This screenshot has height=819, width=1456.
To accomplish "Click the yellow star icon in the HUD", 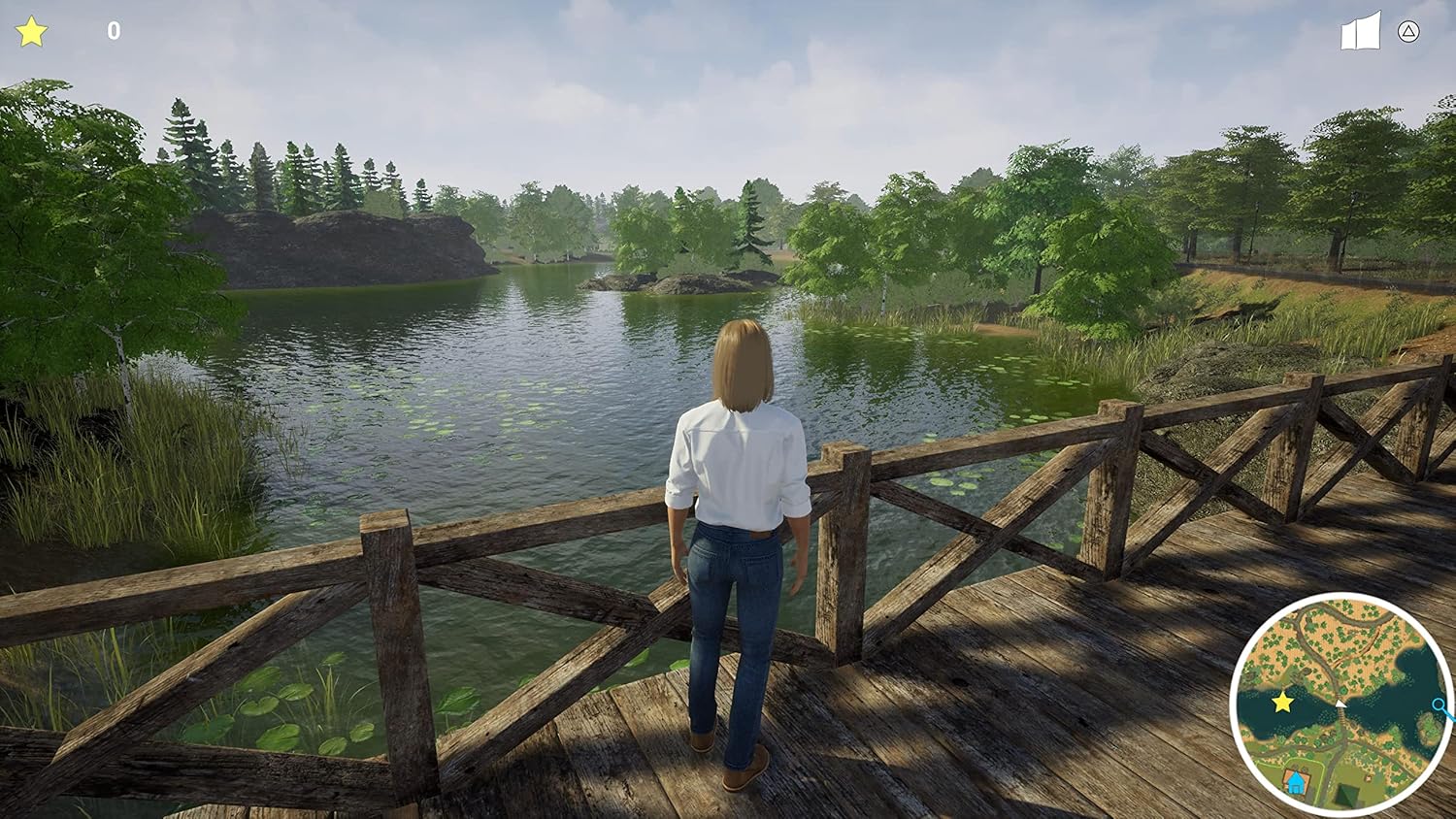I will tap(32, 30).
